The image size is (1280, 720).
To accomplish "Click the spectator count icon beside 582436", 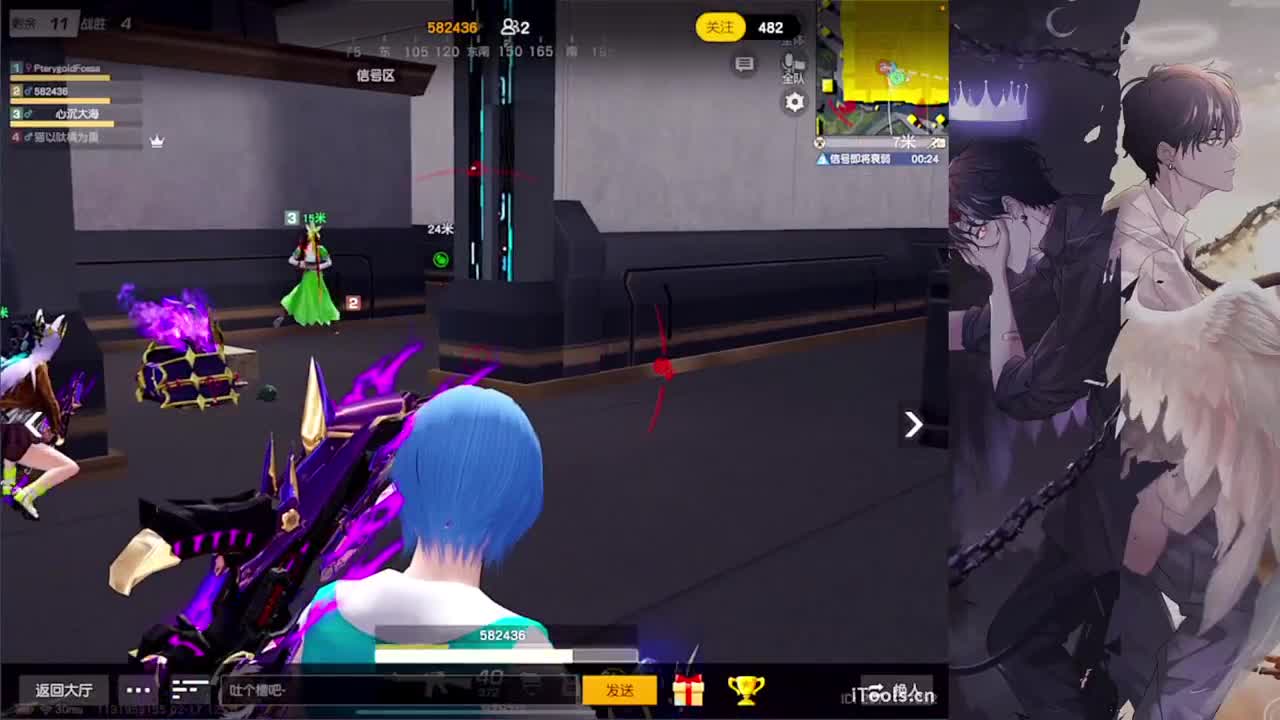I will click(510, 27).
